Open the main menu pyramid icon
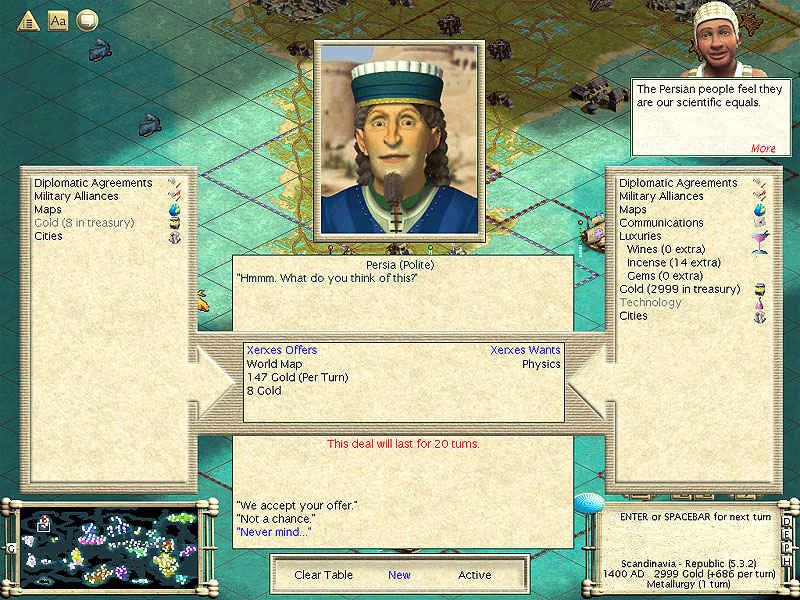The width and height of the screenshot is (800, 600). 29,19
